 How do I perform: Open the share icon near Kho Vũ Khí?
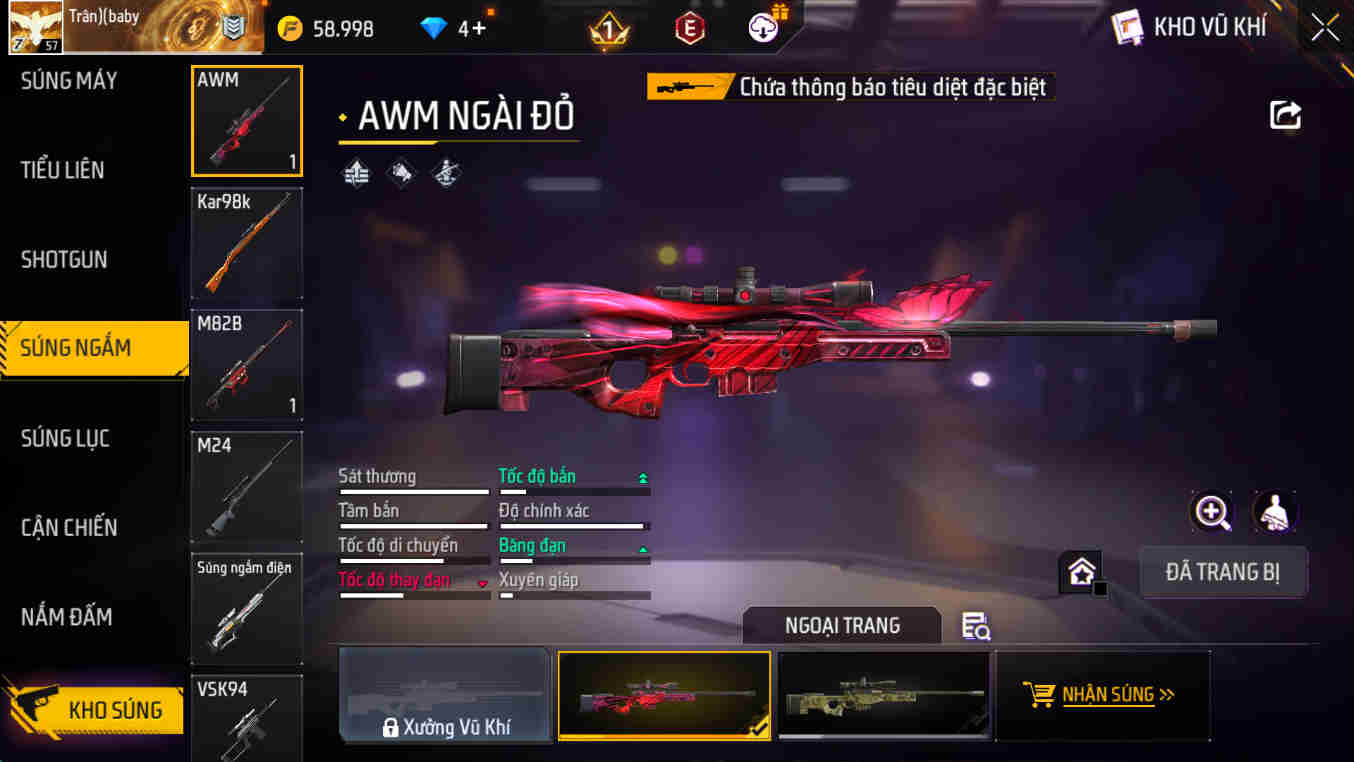pyautogui.click(x=1286, y=115)
